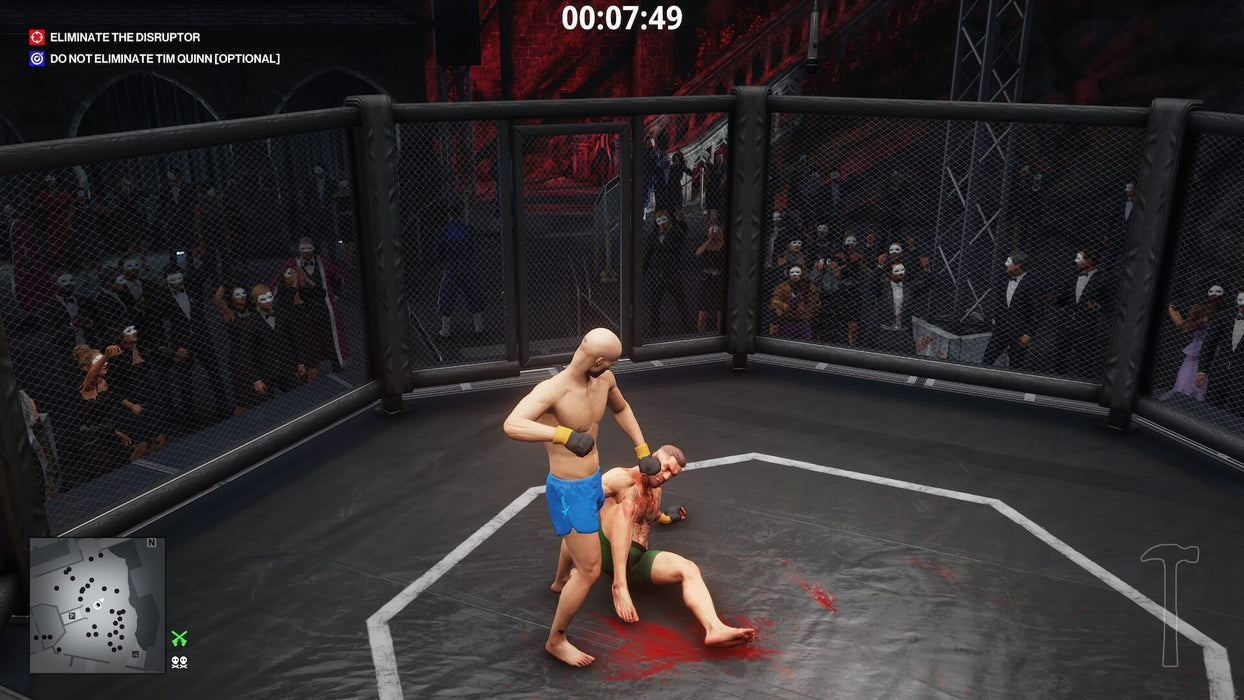Select the Eliminate the Disruptor objective
The image size is (1244, 700).
(x=124, y=37)
